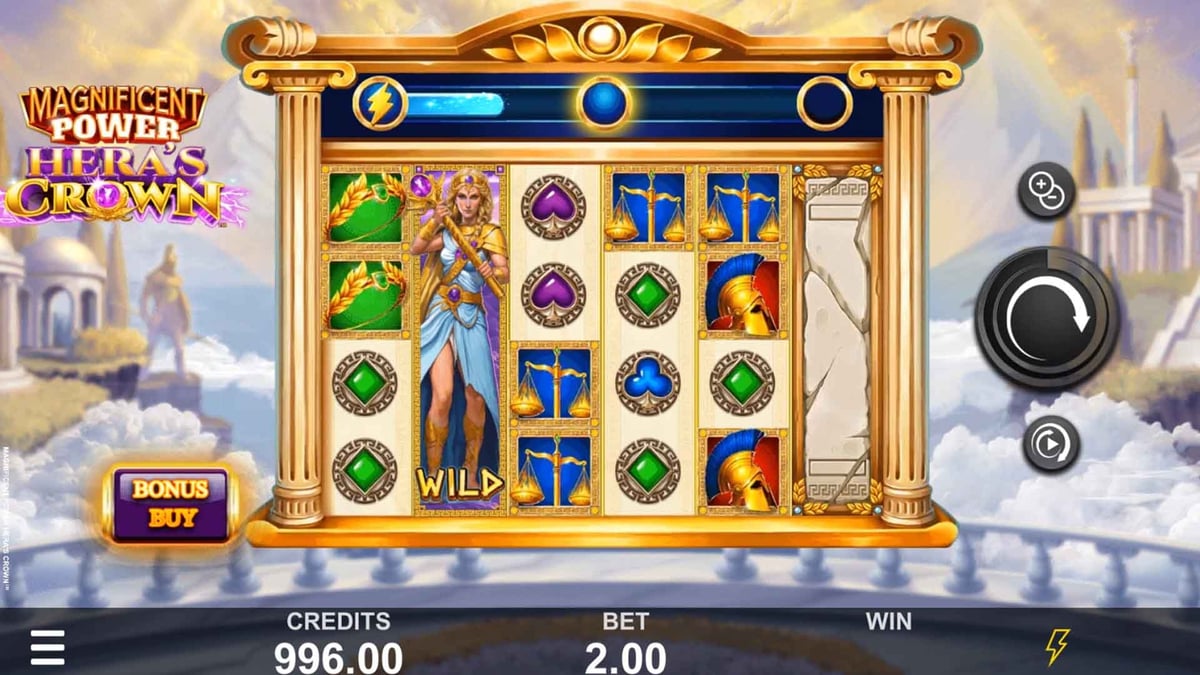
Task: Open the hamburger menu
Action: coord(47,649)
